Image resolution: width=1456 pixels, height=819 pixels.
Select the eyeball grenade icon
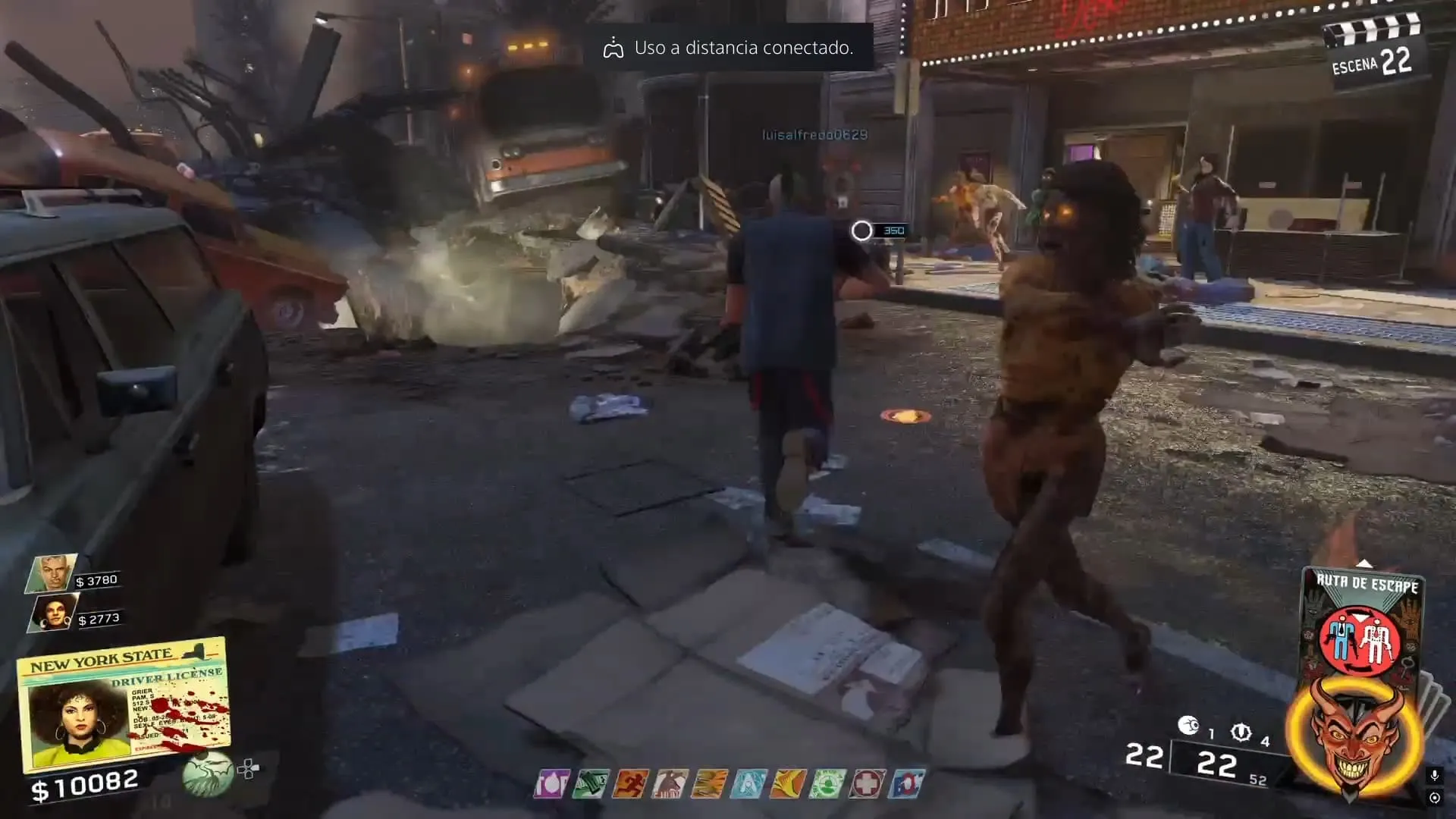pos(1188,726)
